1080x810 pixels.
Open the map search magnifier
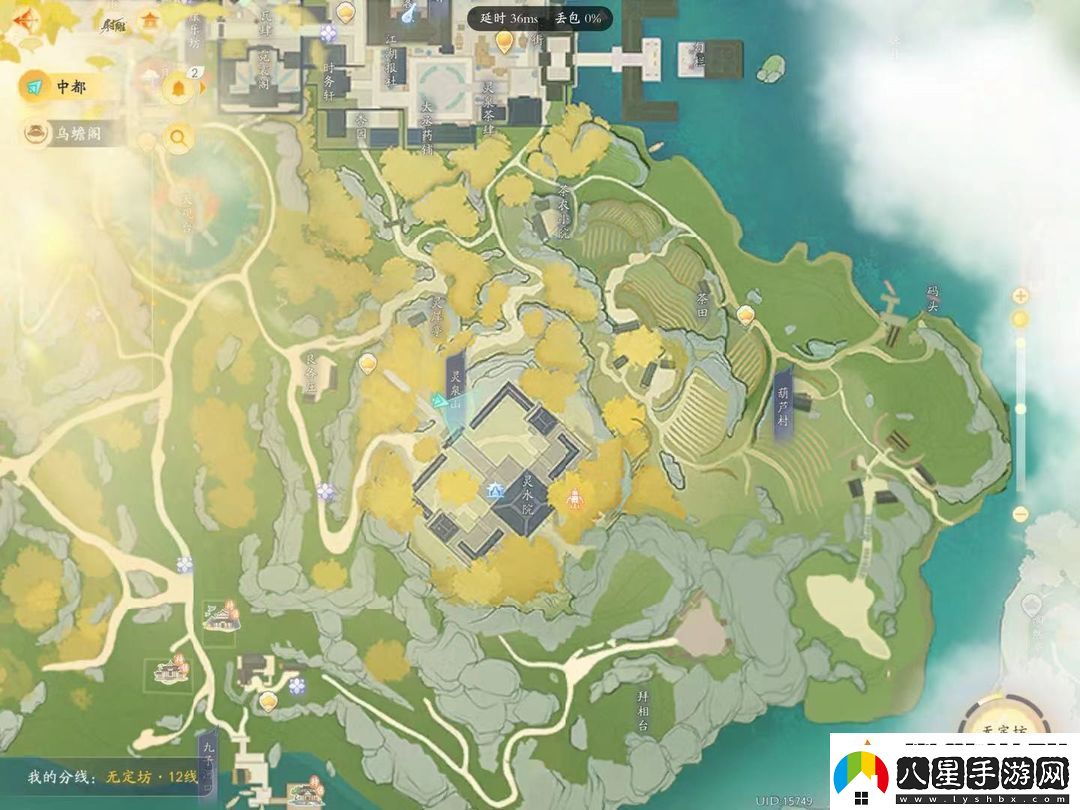[178, 138]
